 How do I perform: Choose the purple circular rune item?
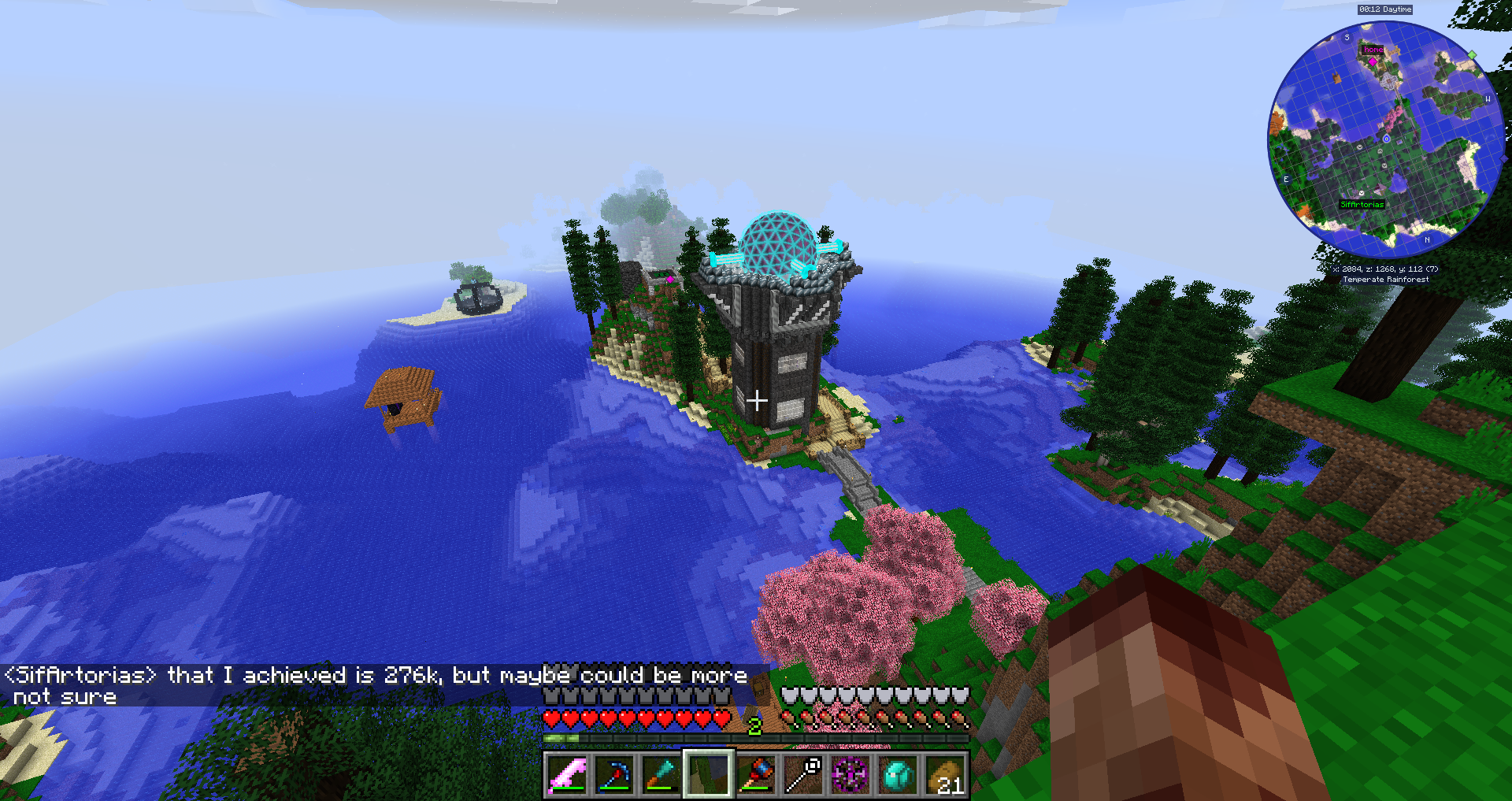(850, 775)
